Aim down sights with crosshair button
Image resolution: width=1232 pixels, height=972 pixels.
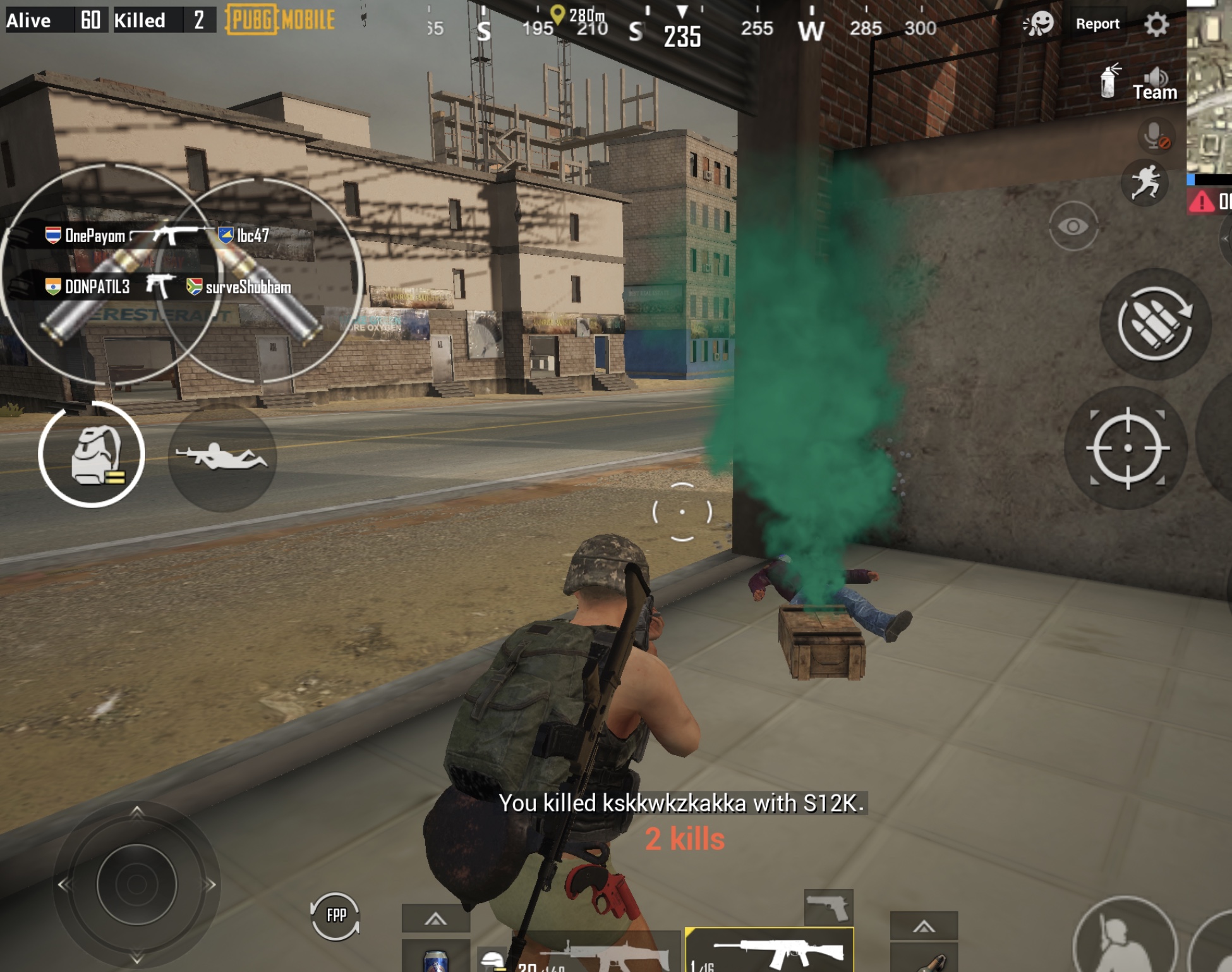click(x=1127, y=448)
